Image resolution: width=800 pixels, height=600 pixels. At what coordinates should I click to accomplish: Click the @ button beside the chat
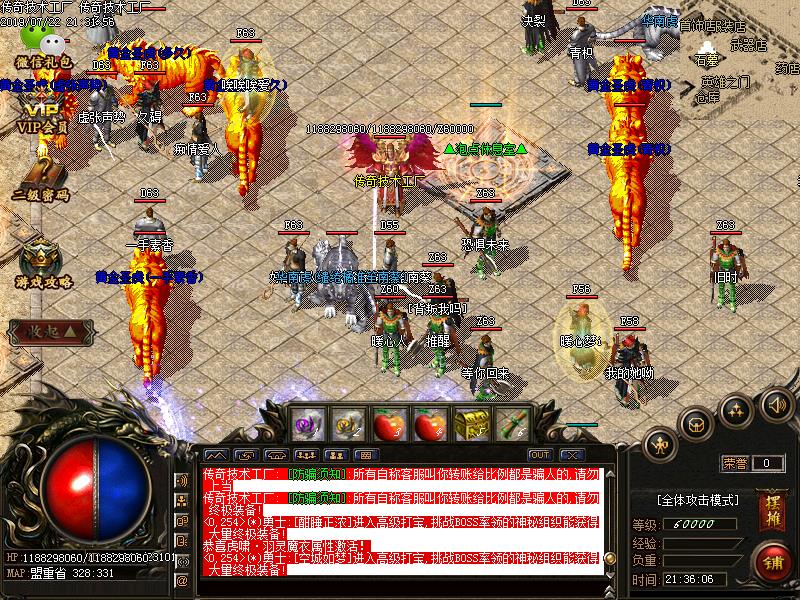182,580
